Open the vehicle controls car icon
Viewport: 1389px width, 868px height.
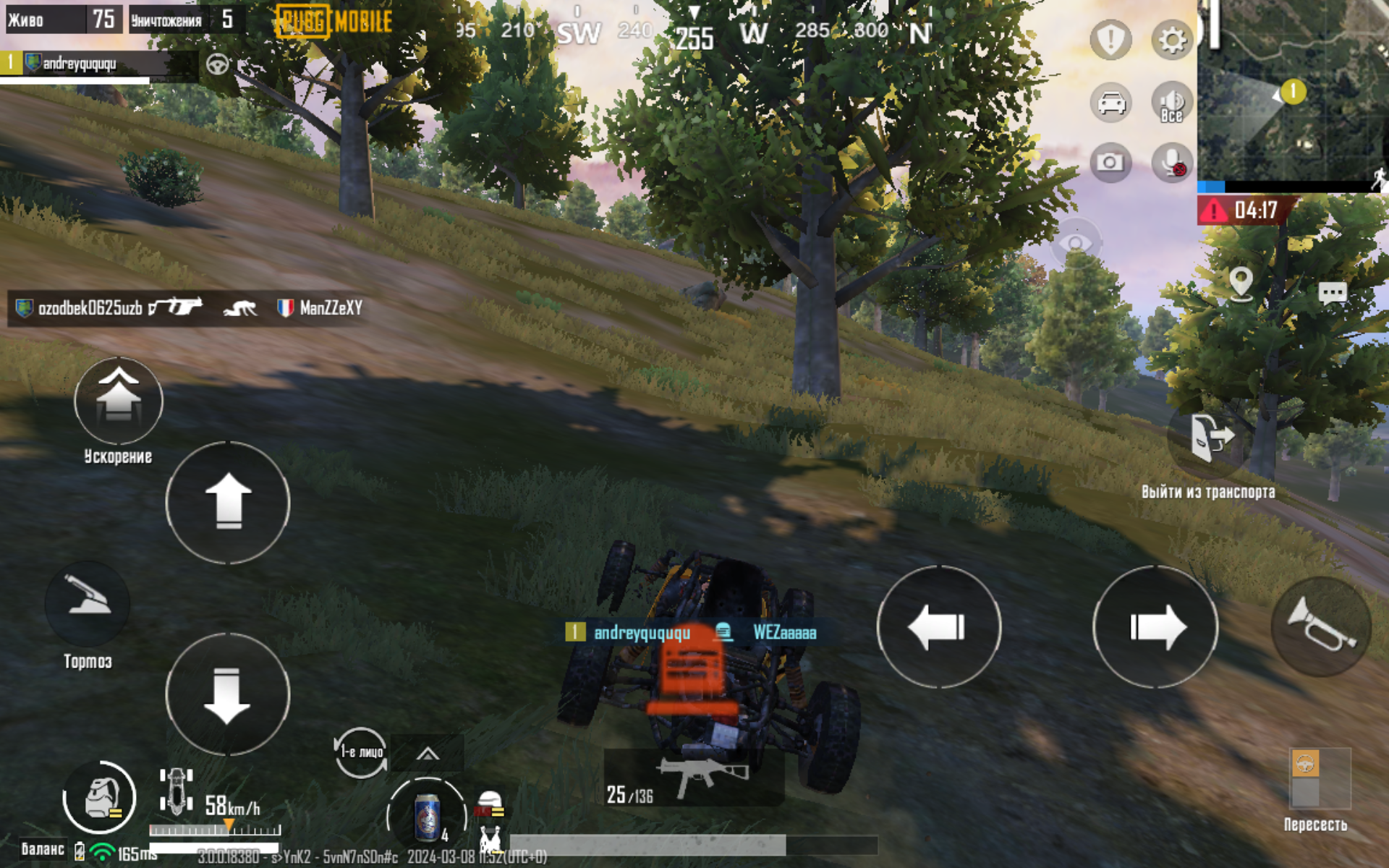pos(1110,103)
